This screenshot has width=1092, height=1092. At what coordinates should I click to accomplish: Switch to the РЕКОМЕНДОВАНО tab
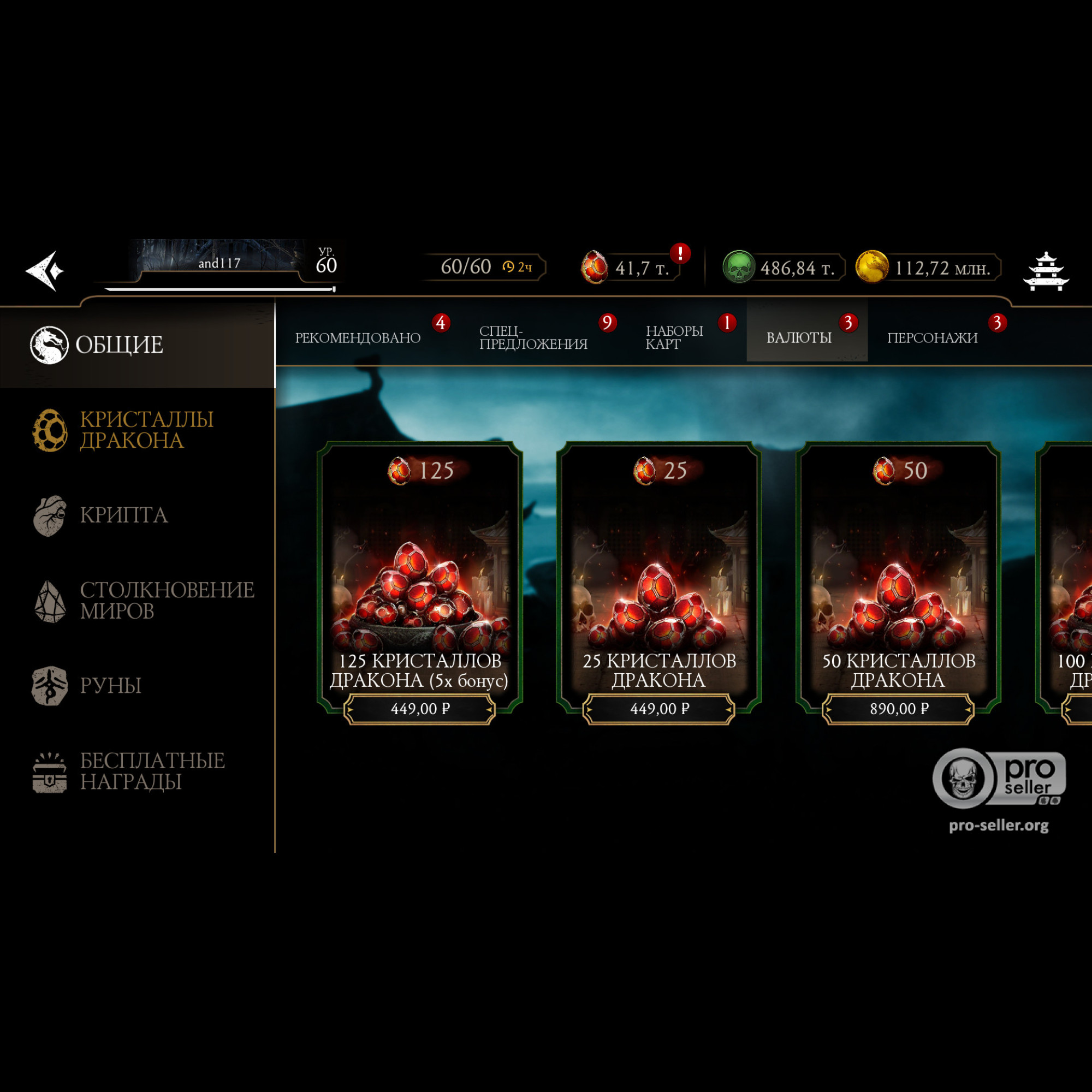pos(358,338)
